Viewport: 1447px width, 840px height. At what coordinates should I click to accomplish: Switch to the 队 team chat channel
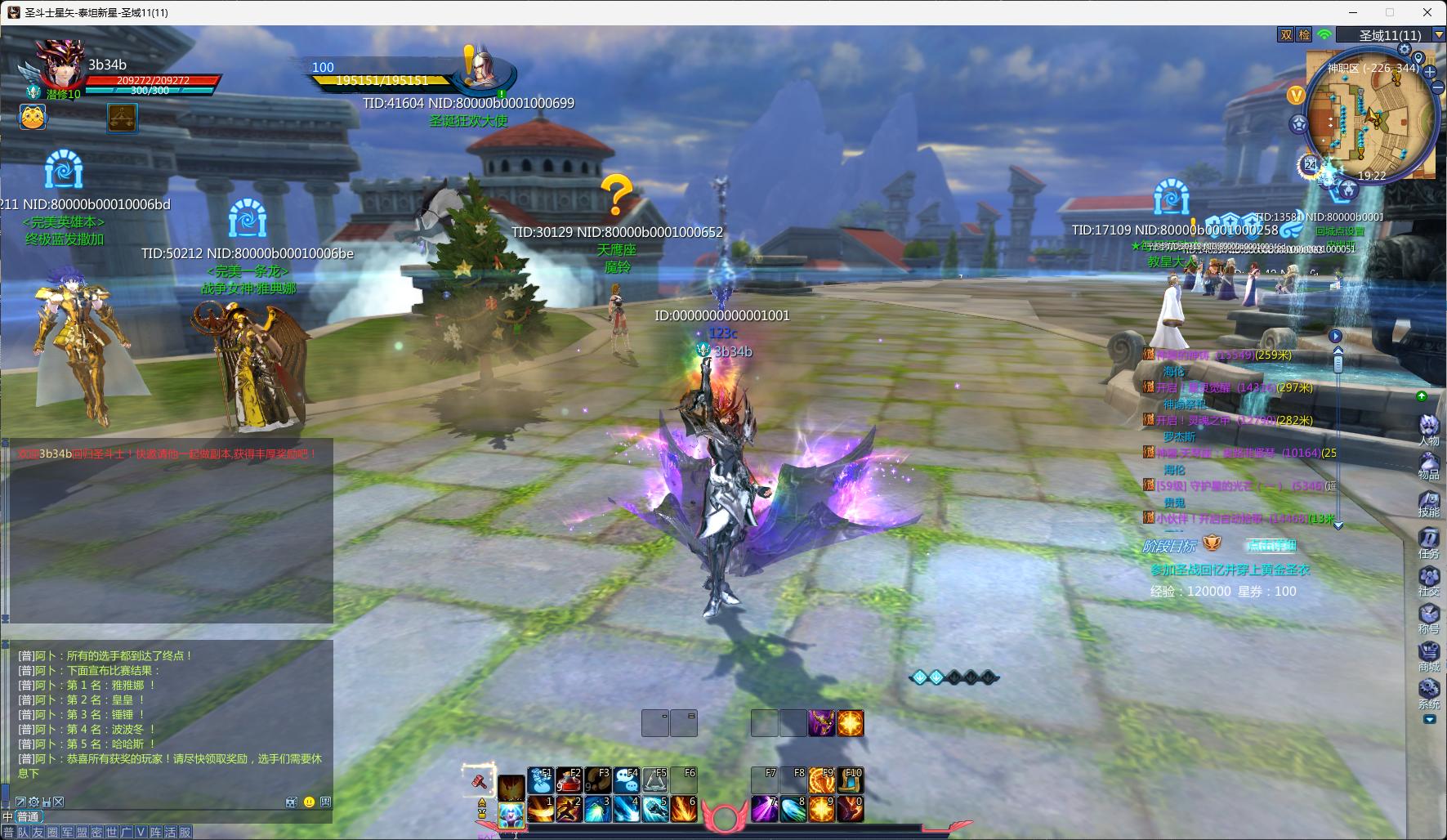24,832
